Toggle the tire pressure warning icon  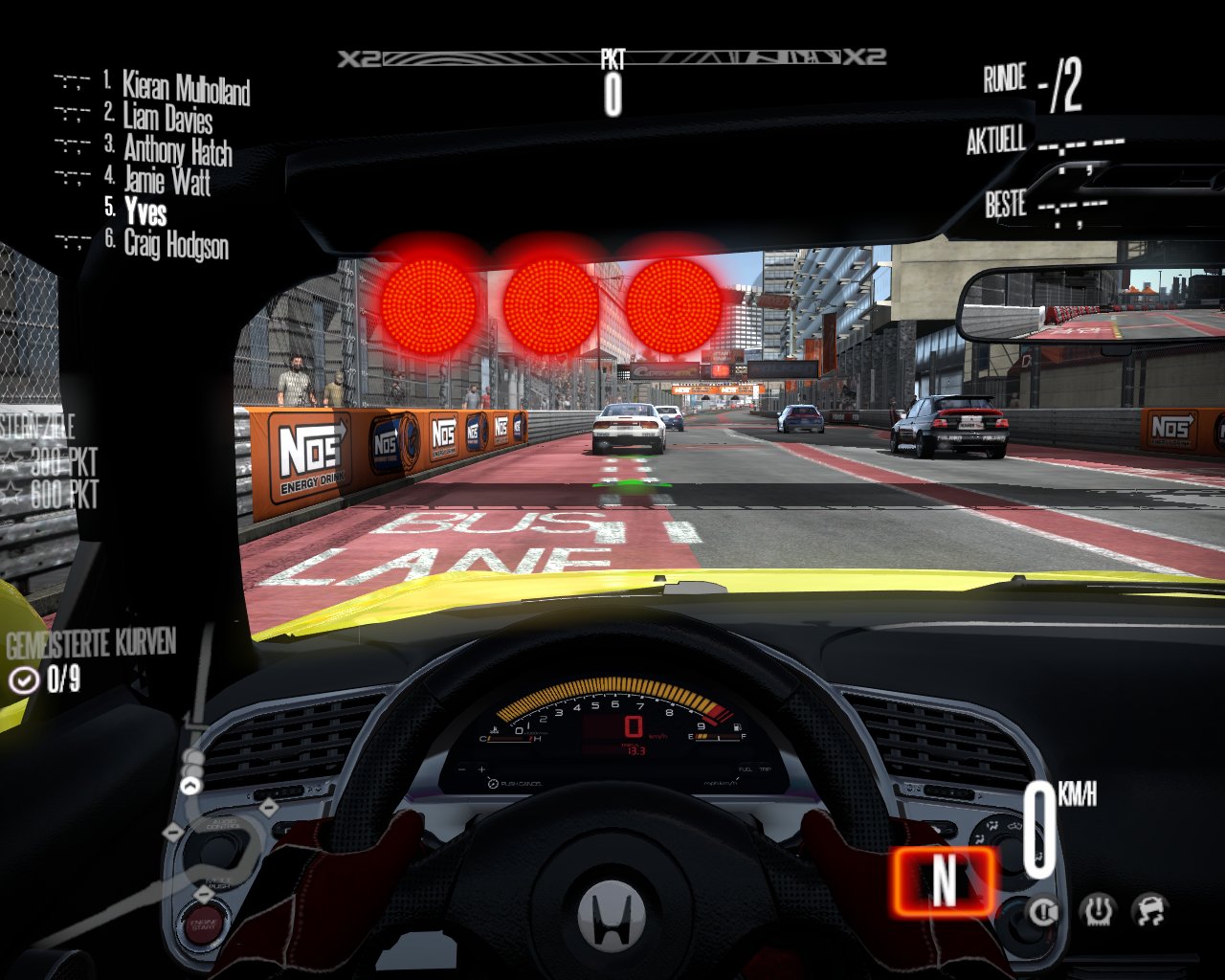tap(1097, 911)
